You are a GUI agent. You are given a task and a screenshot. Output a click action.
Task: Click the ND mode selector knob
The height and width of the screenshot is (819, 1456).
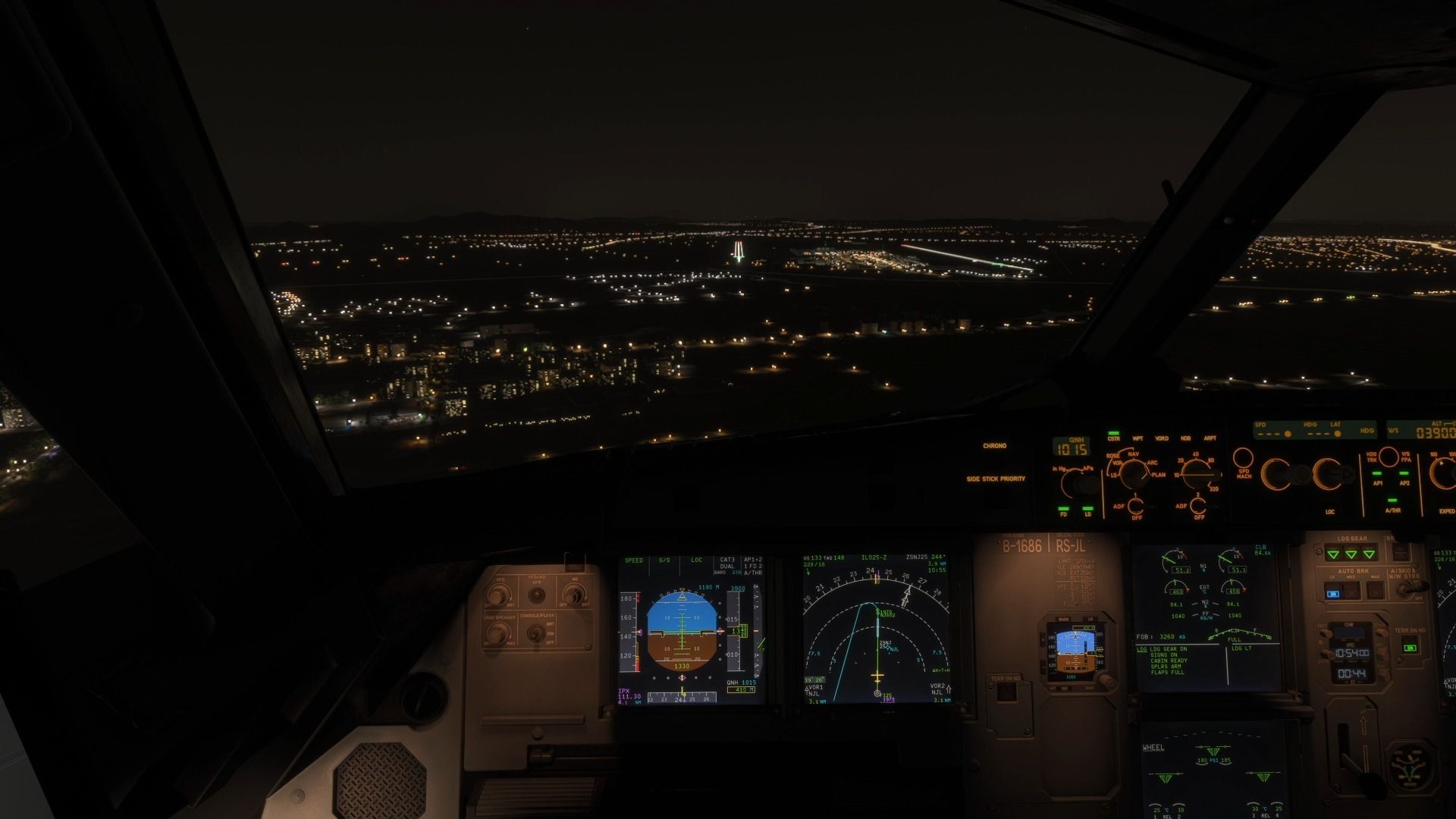pos(1134,473)
